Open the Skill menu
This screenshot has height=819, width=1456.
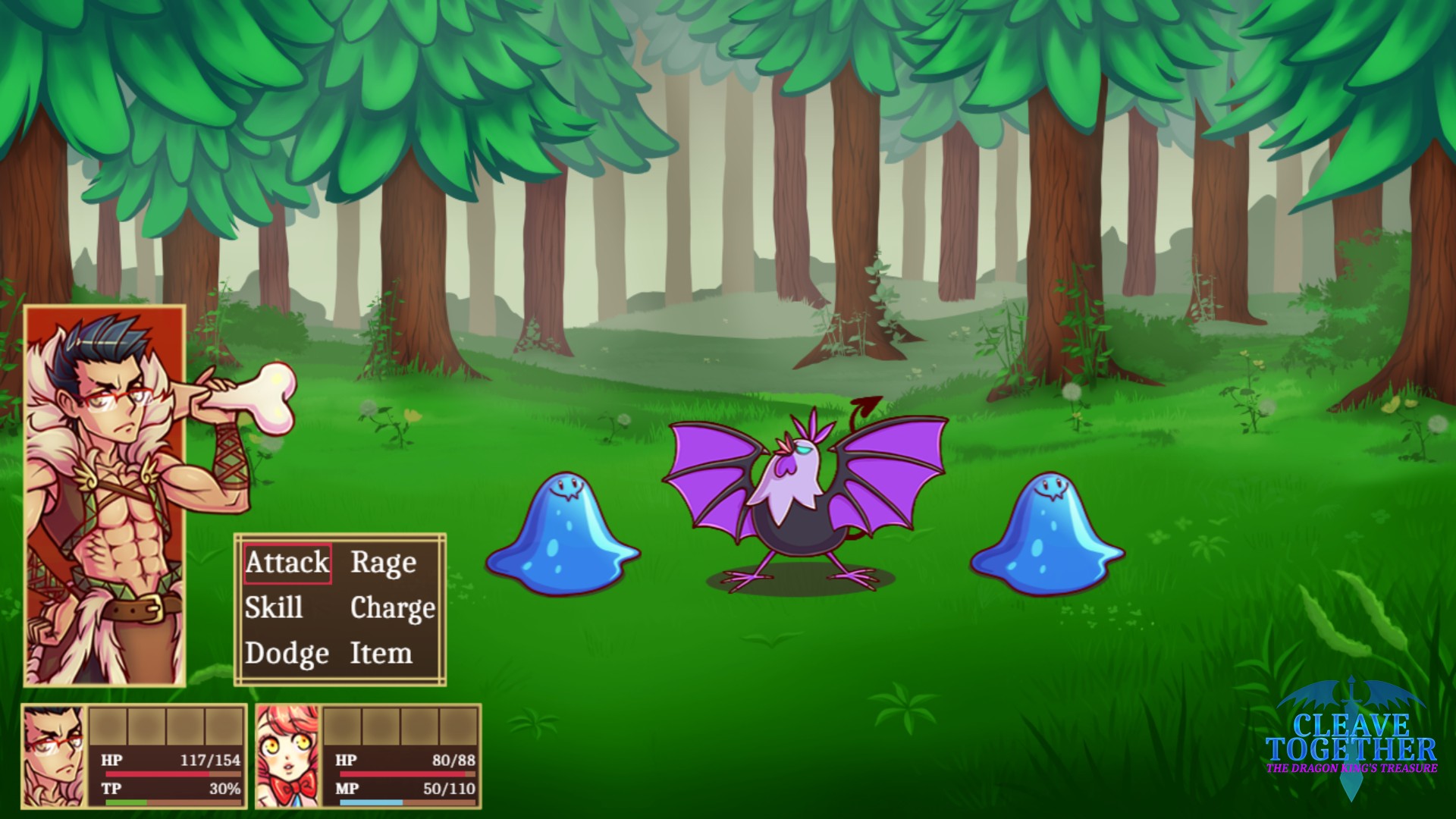click(274, 608)
